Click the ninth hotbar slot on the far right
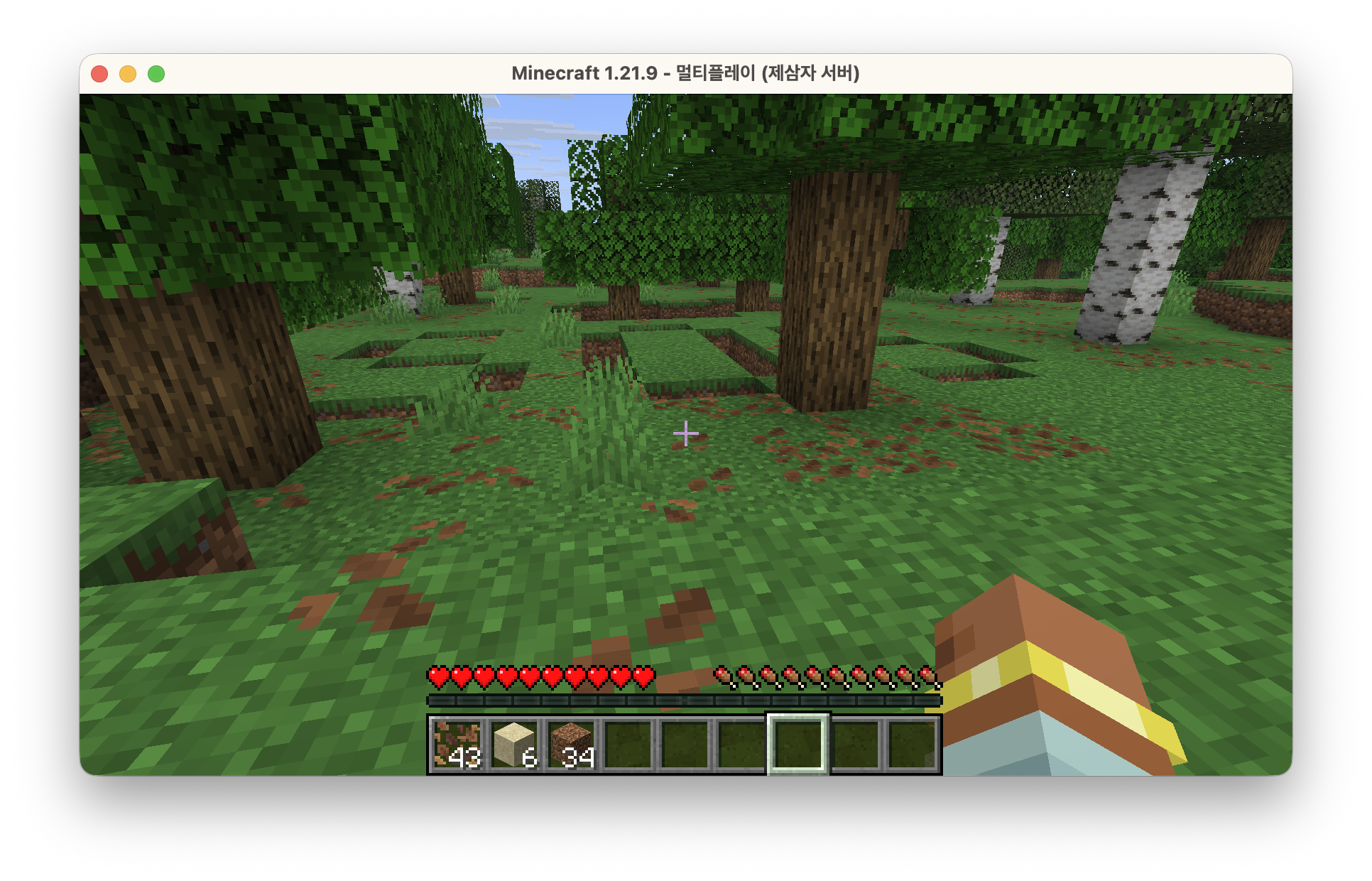Screen dimensions: 1372x881 (913, 745)
